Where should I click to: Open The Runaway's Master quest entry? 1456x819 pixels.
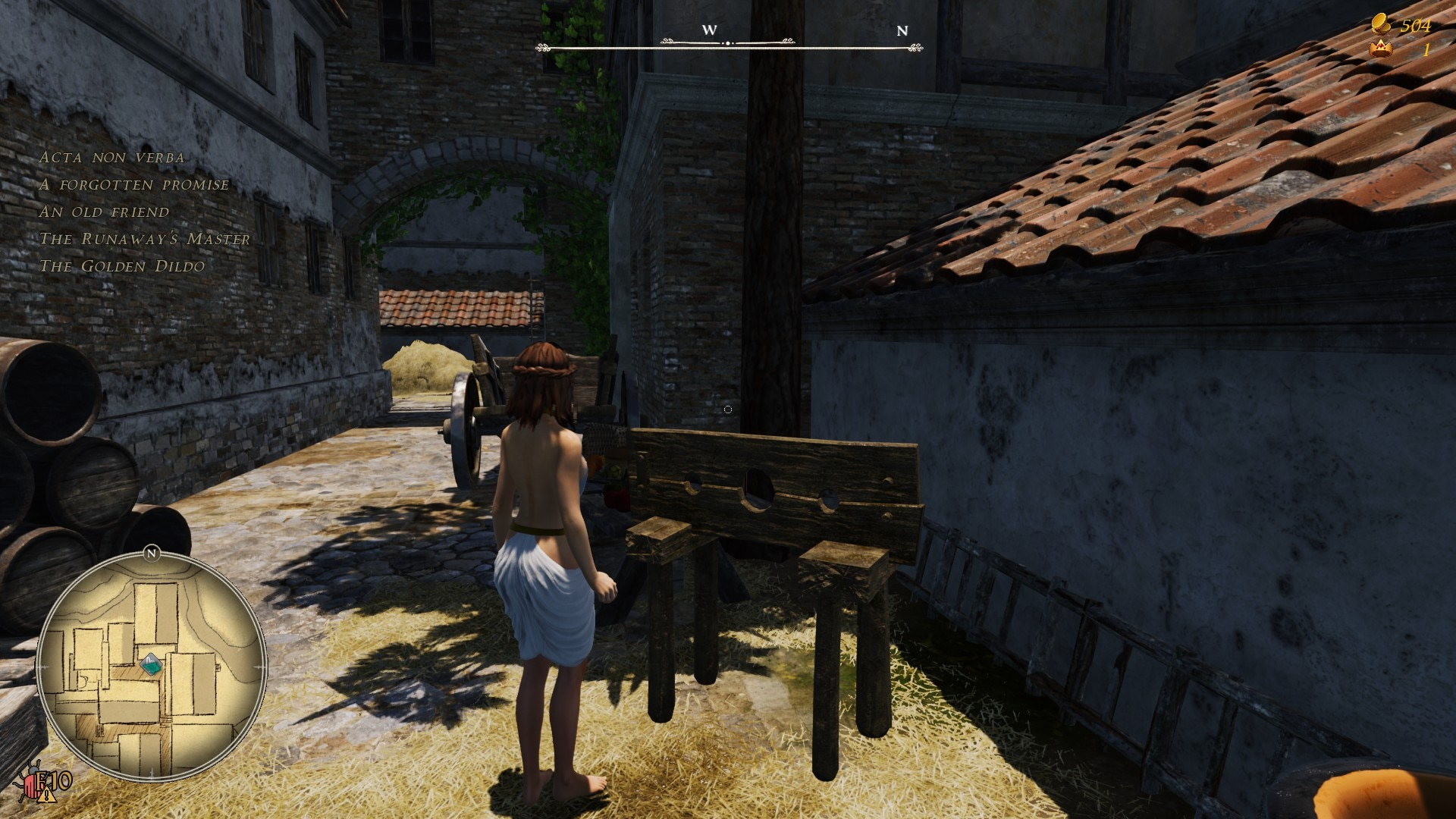[x=144, y=240]
